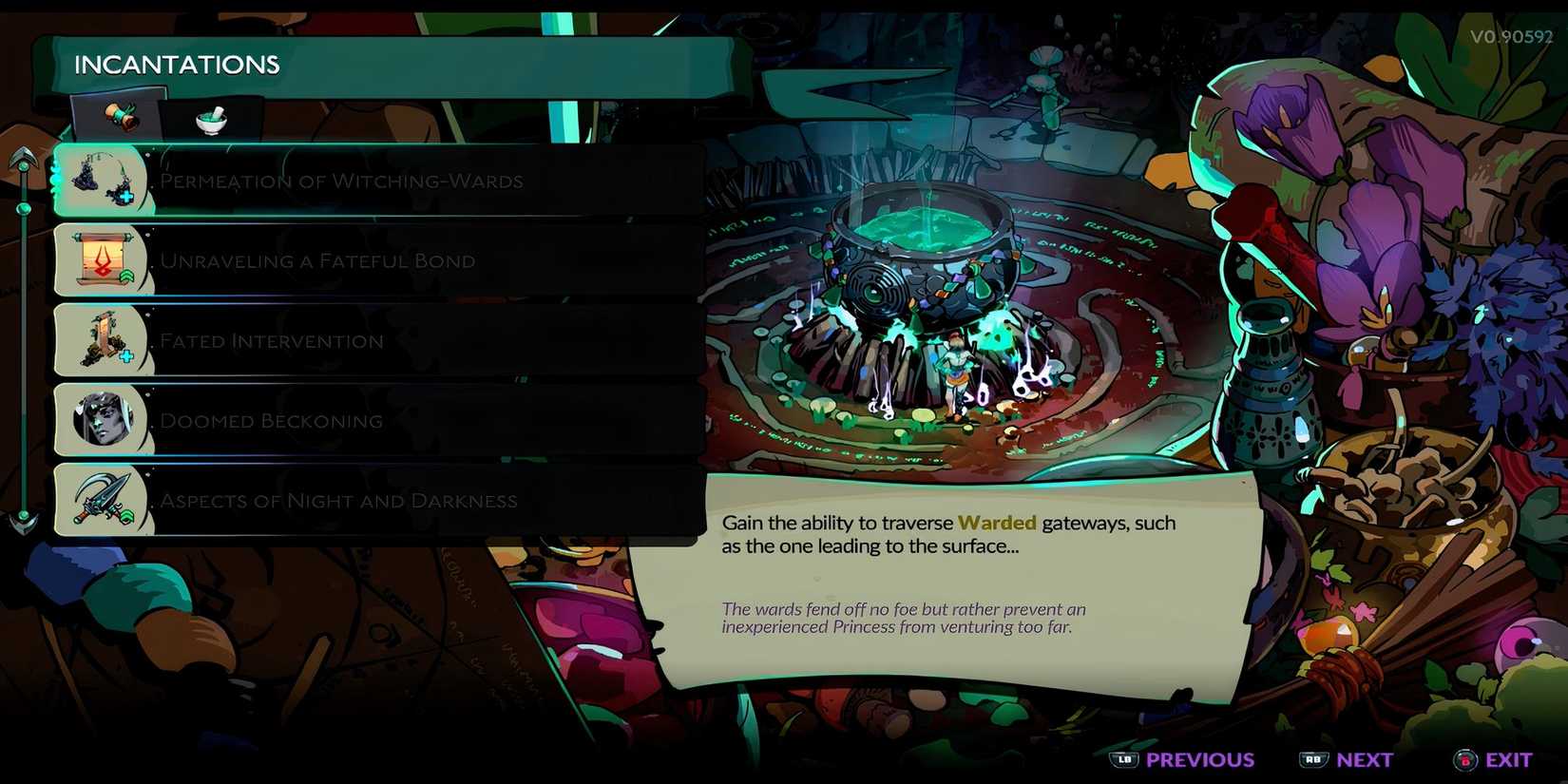
Task: Click the RB shoulder button icon
Action: click(x=1315, y=759)
